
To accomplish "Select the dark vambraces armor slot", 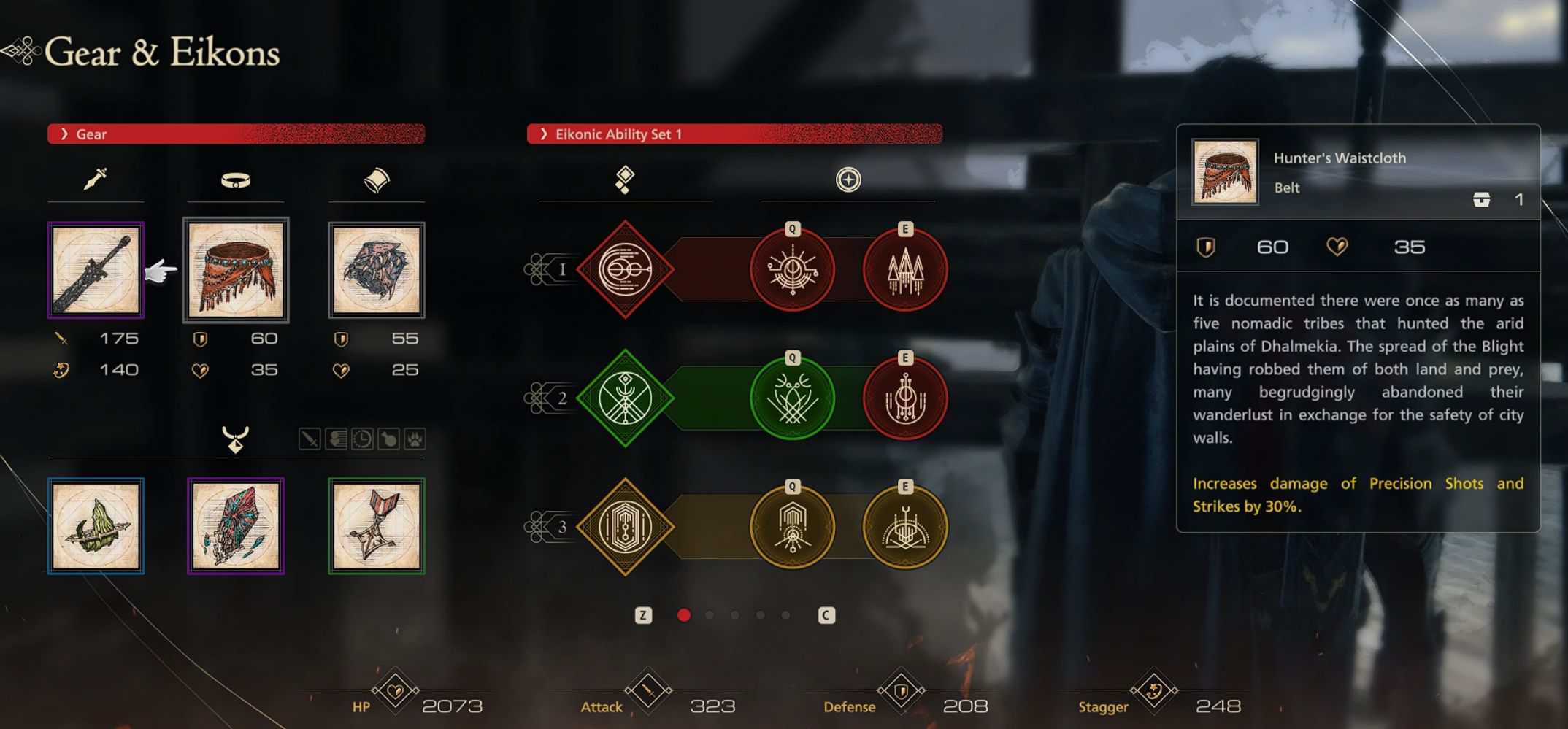I will 377,270.
